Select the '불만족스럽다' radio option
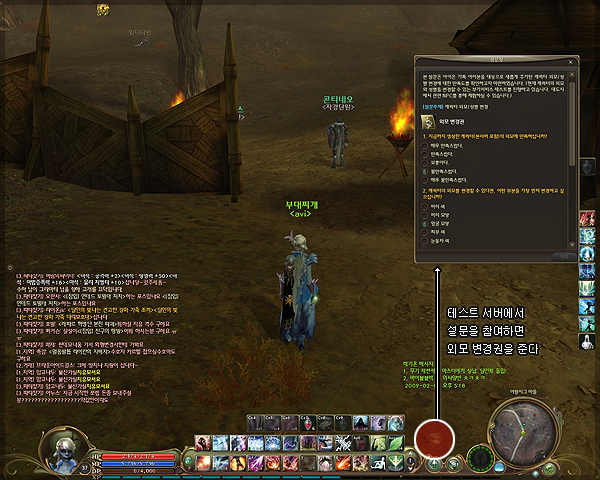The height and width of the screenshot is (480, 600). [425, 172]
